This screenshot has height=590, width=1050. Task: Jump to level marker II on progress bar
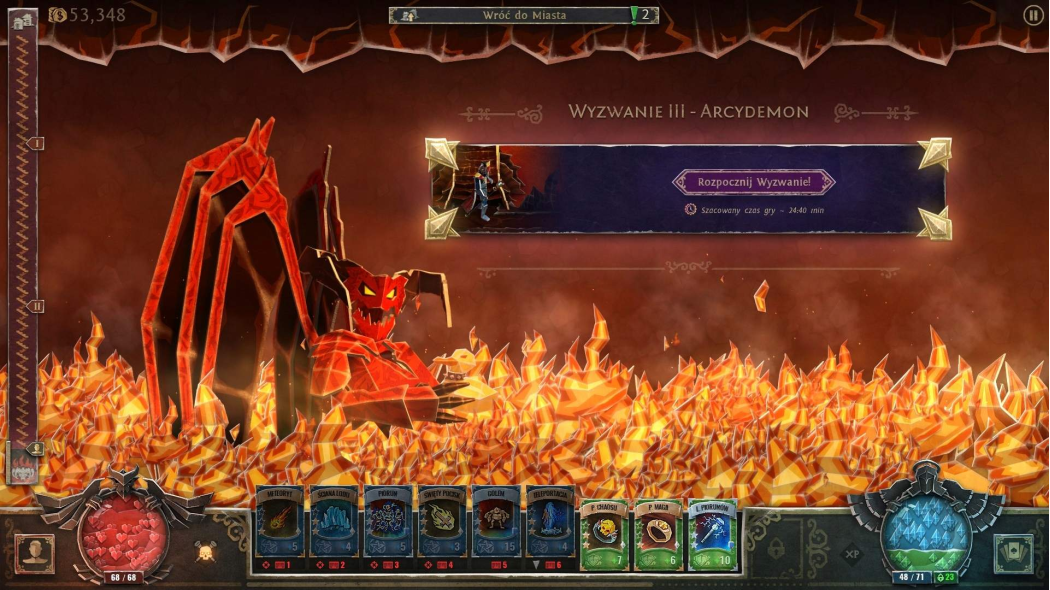click(37, 306)
